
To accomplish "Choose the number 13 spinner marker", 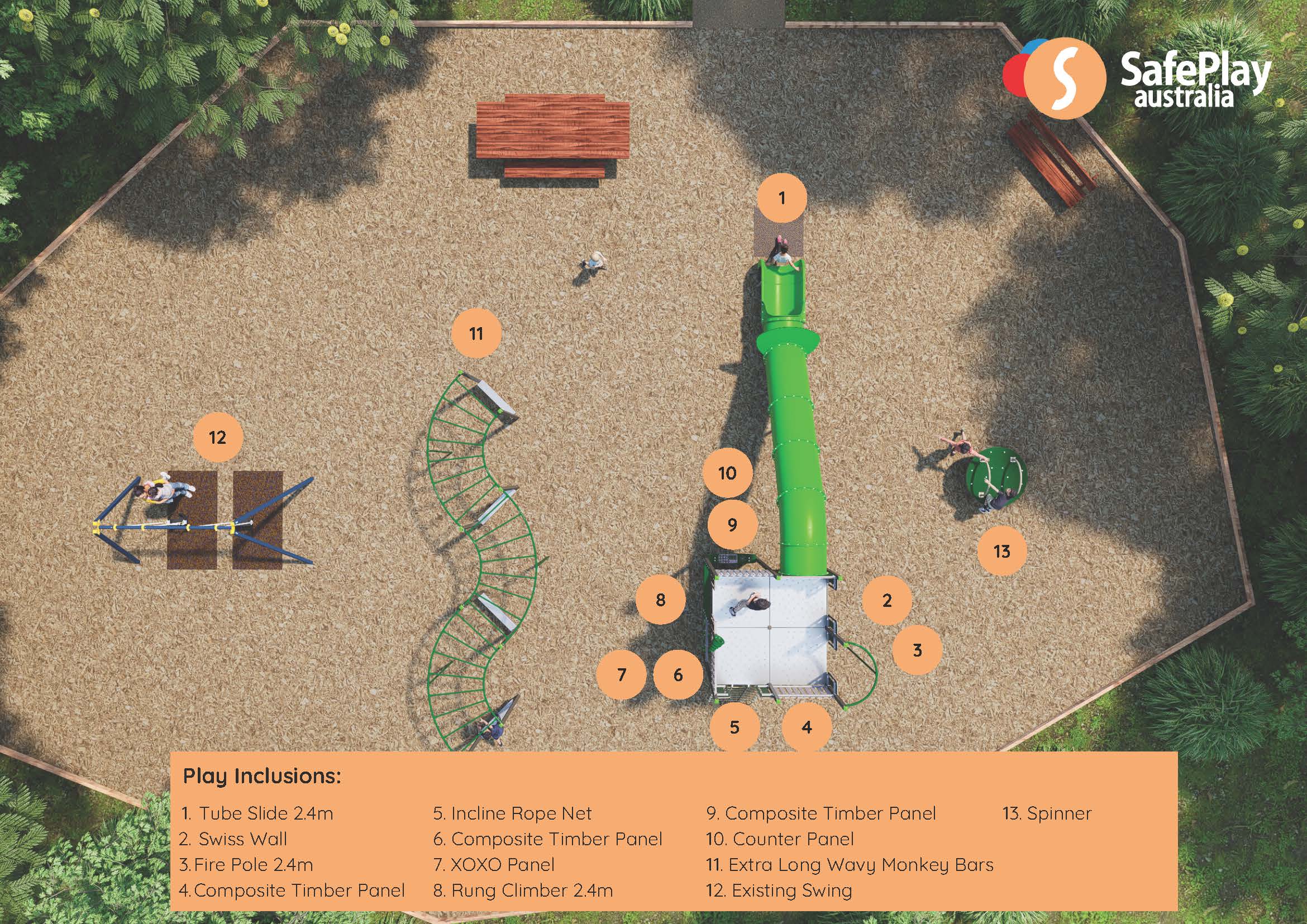I will [1002, 550].
